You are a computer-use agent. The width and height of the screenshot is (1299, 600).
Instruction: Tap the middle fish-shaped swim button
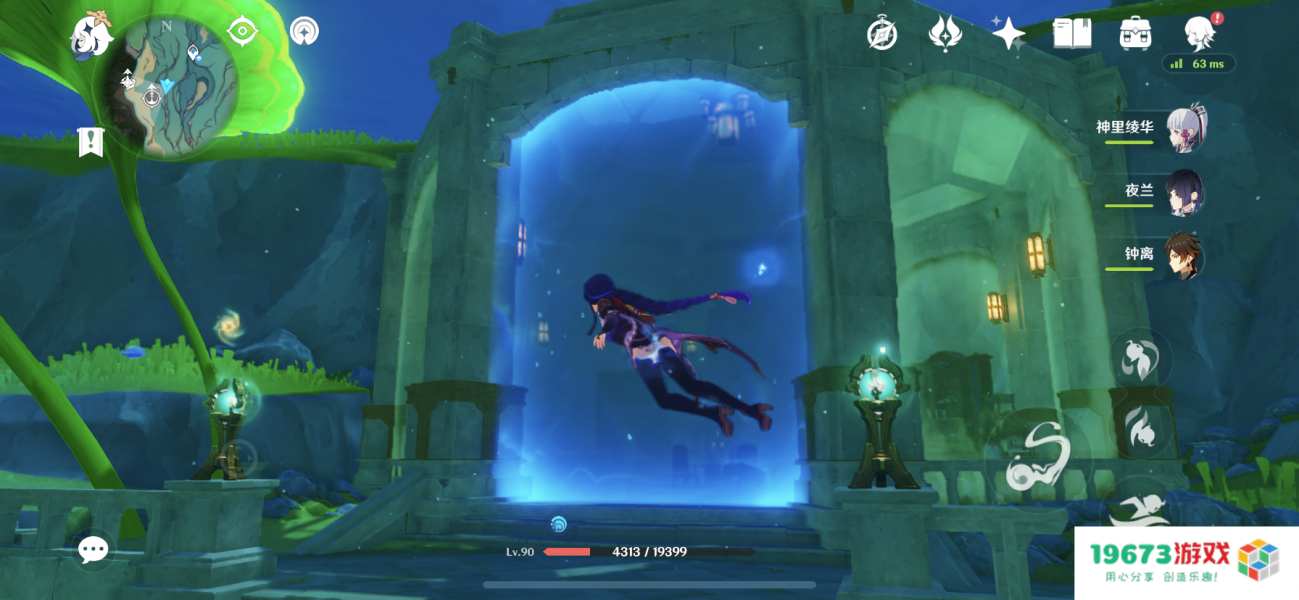(x=1141, y=428)
